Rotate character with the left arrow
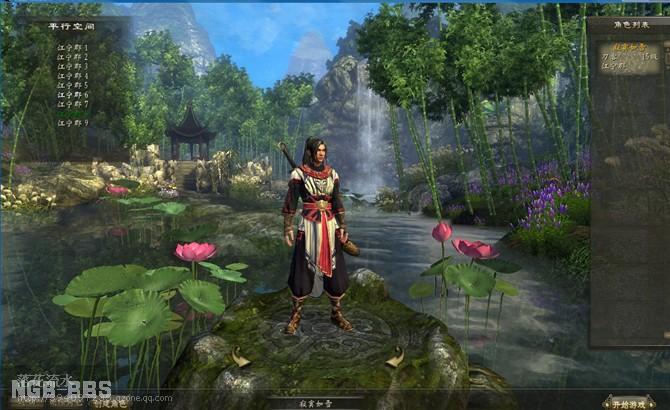Image resolution: width=670 pixels, height=410 pixels. pyautogui.click(x=240, y=357)
